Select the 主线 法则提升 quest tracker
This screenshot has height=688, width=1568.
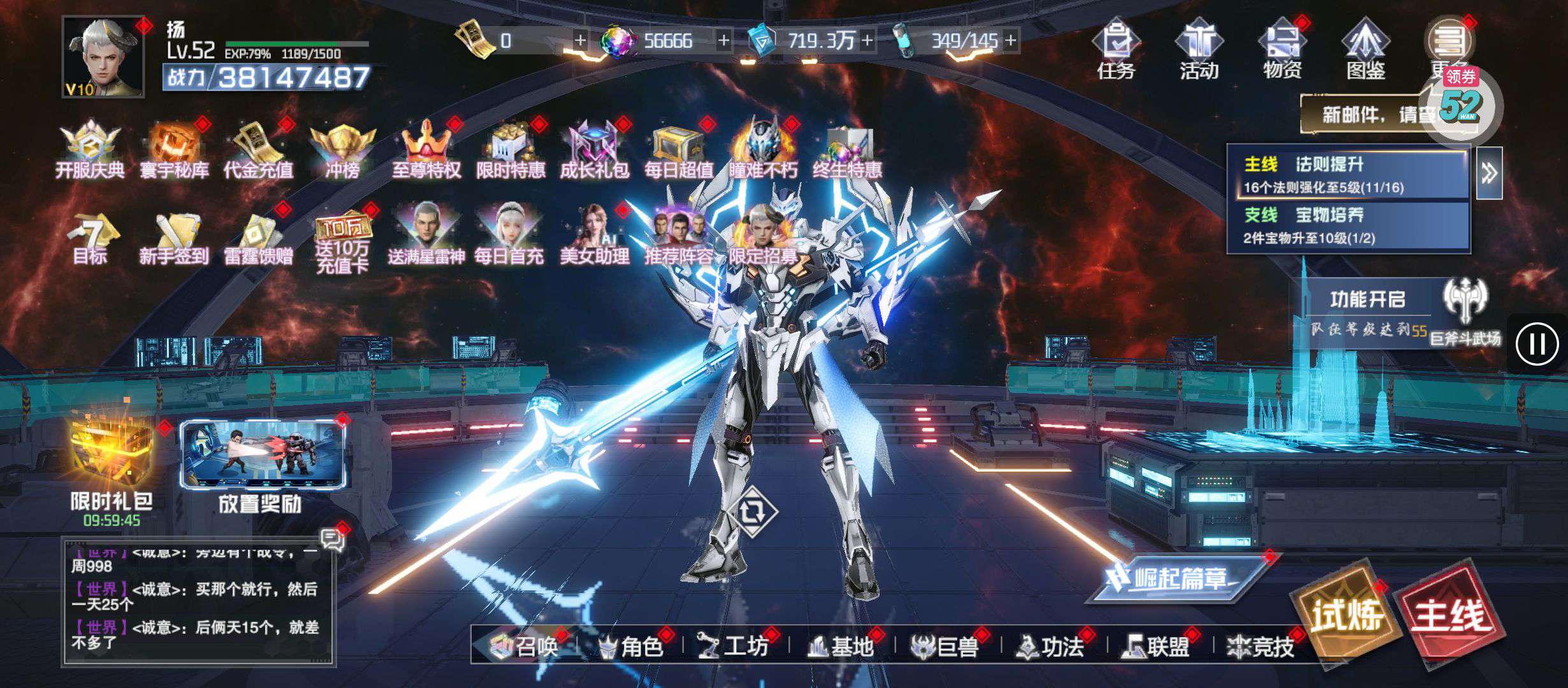[x=1348, y=175]
